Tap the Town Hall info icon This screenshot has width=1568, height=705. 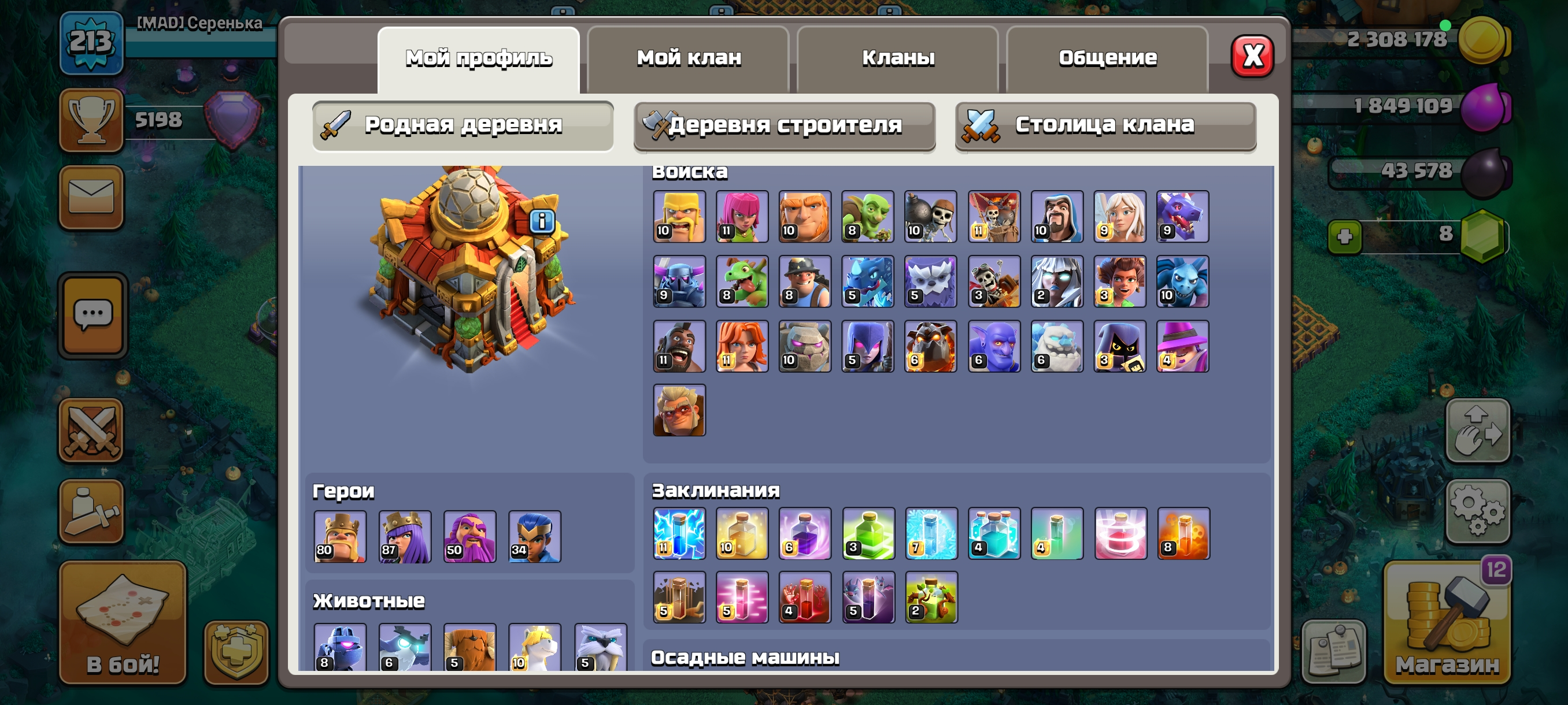[x=542, y=221]
